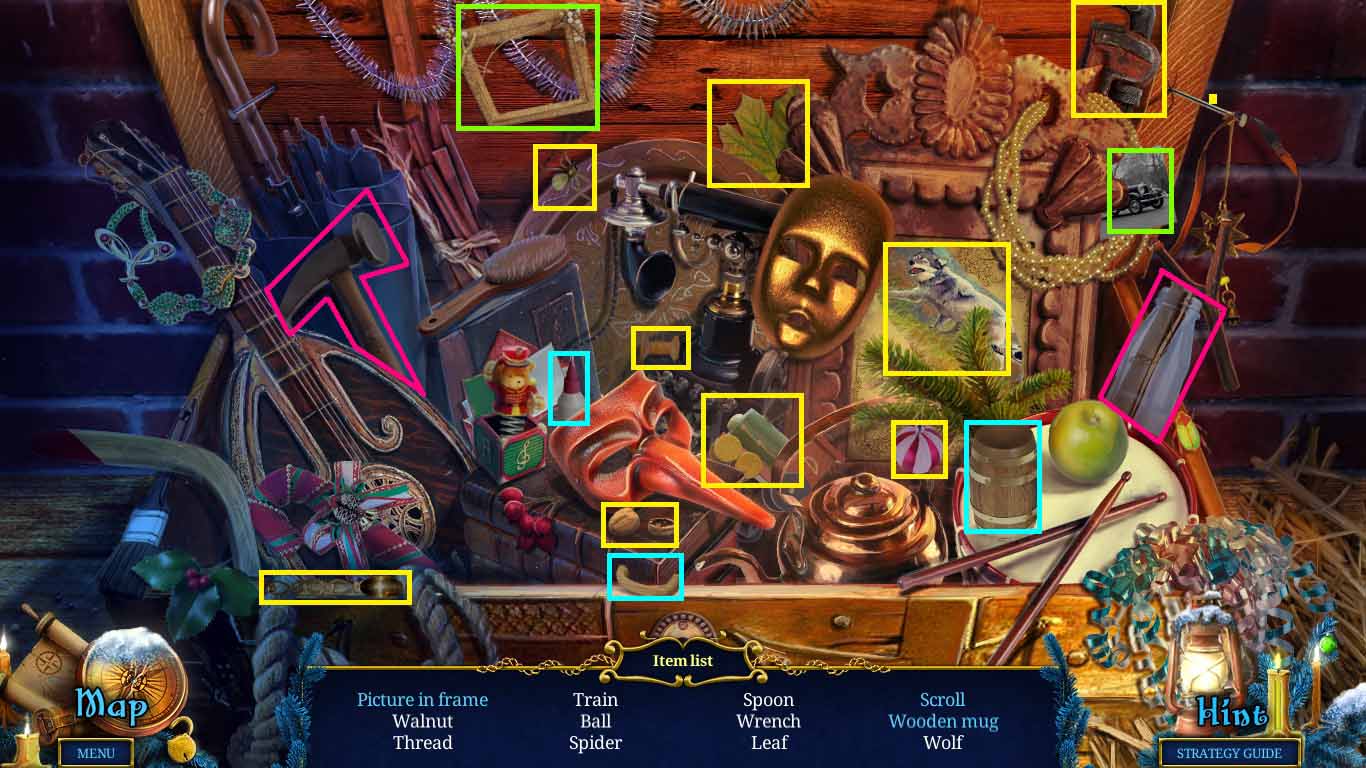Click the blue "Picture in frame" entry
The image size is (1366, 768).
tap(422, 699)
